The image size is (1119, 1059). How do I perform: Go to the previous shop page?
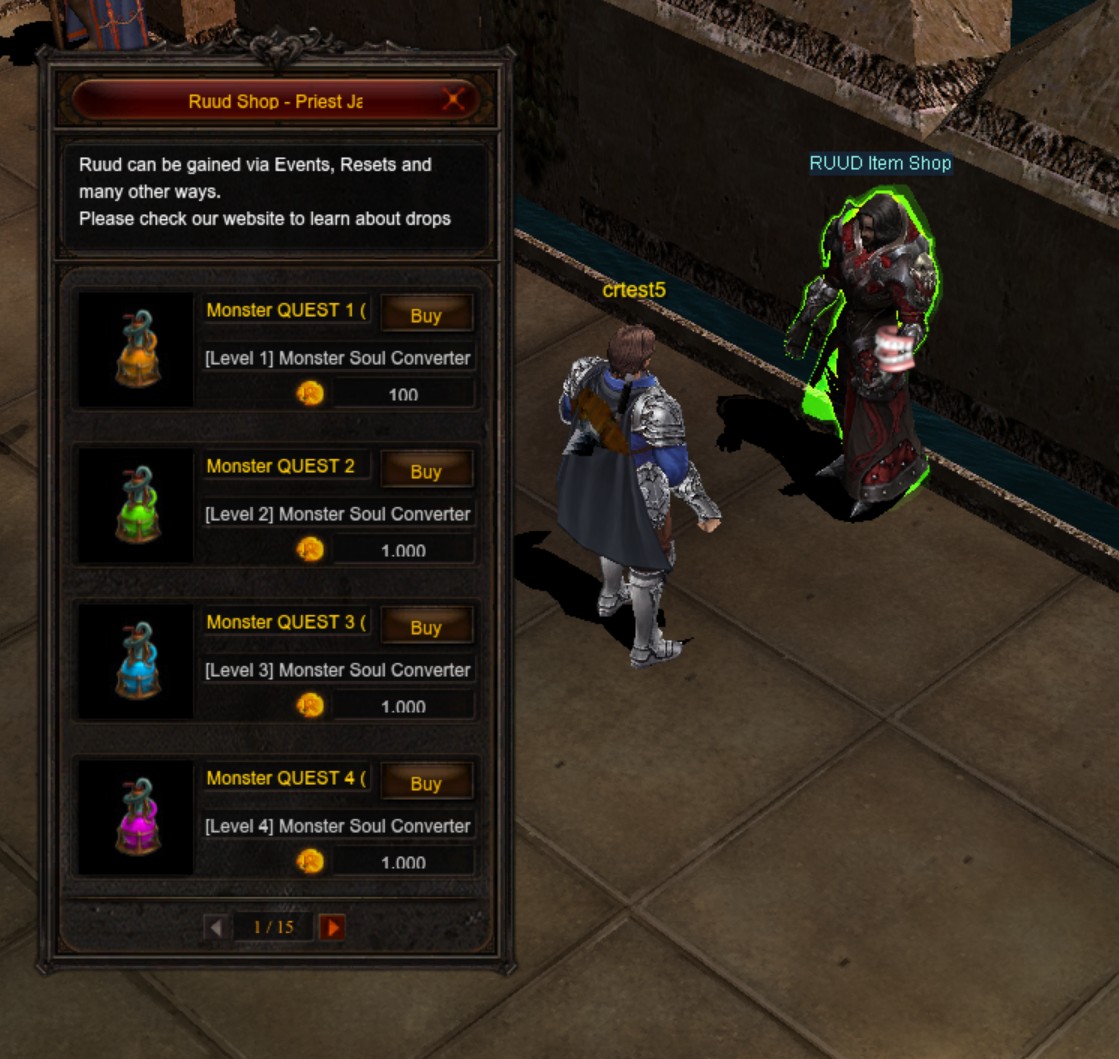tap(215, 927)
